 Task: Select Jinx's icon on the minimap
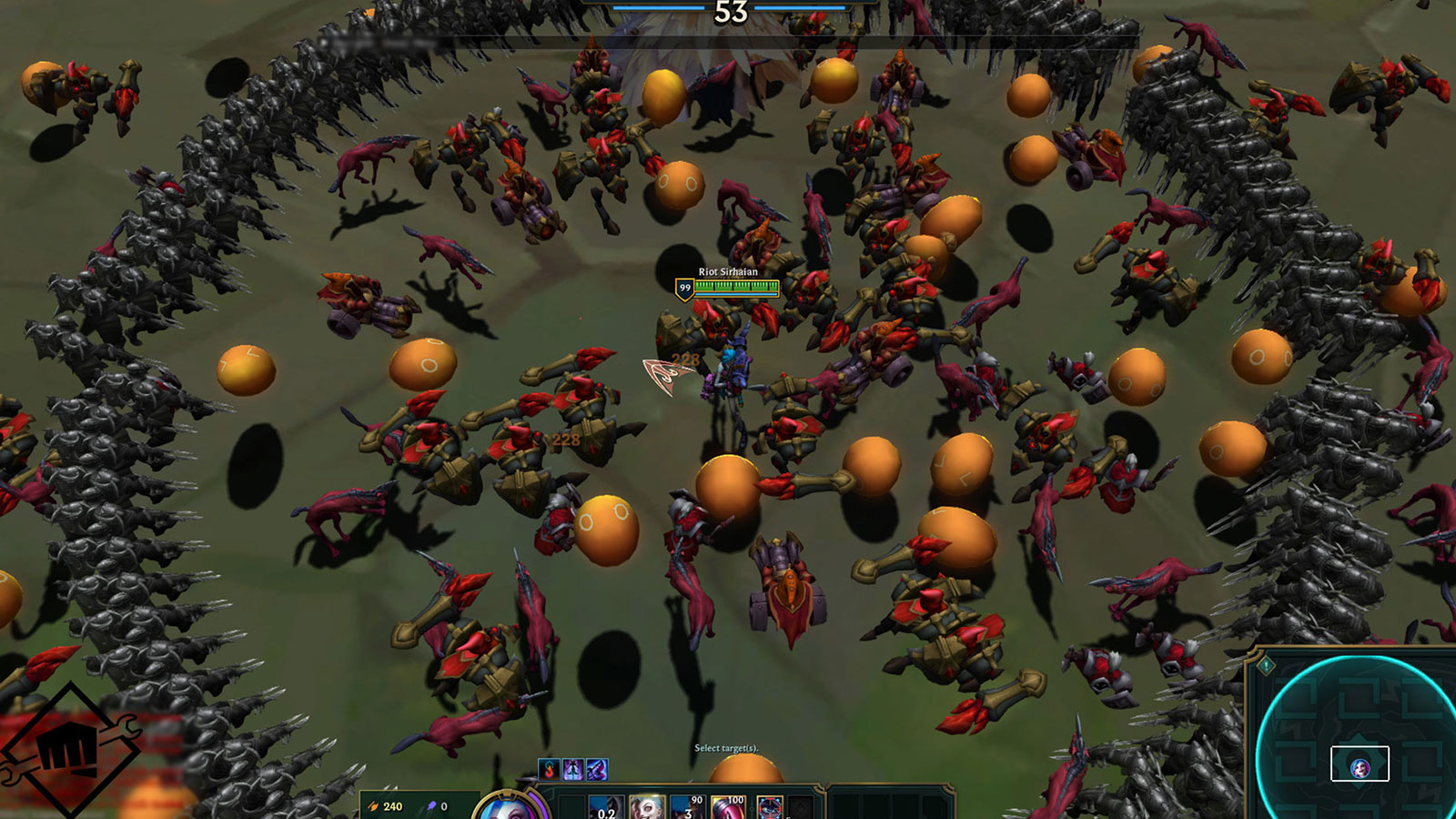click(1360, 767)
